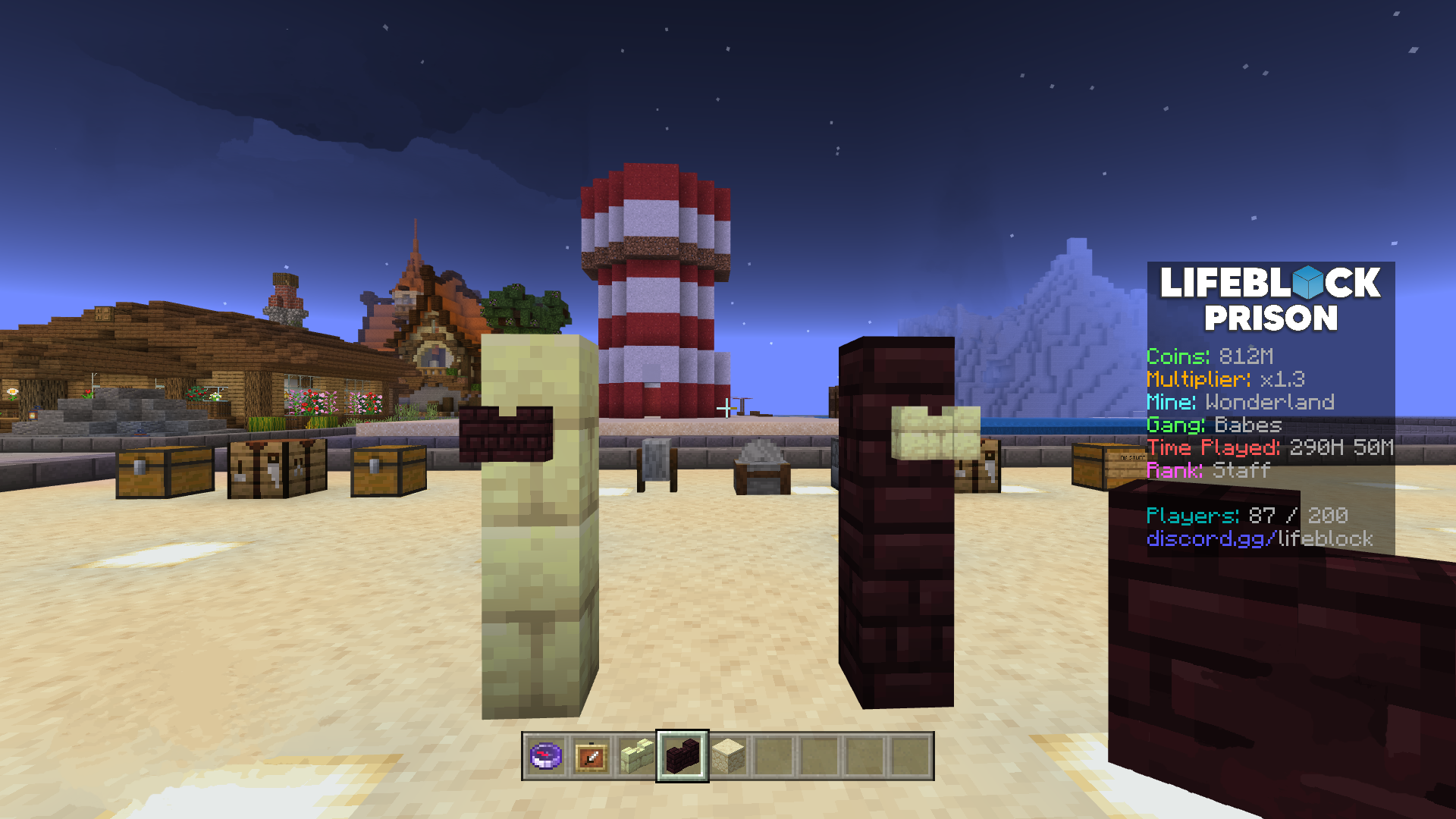Click the Time Played: 290H 50M stat
1456x819 pixels.
(1269, 448)
